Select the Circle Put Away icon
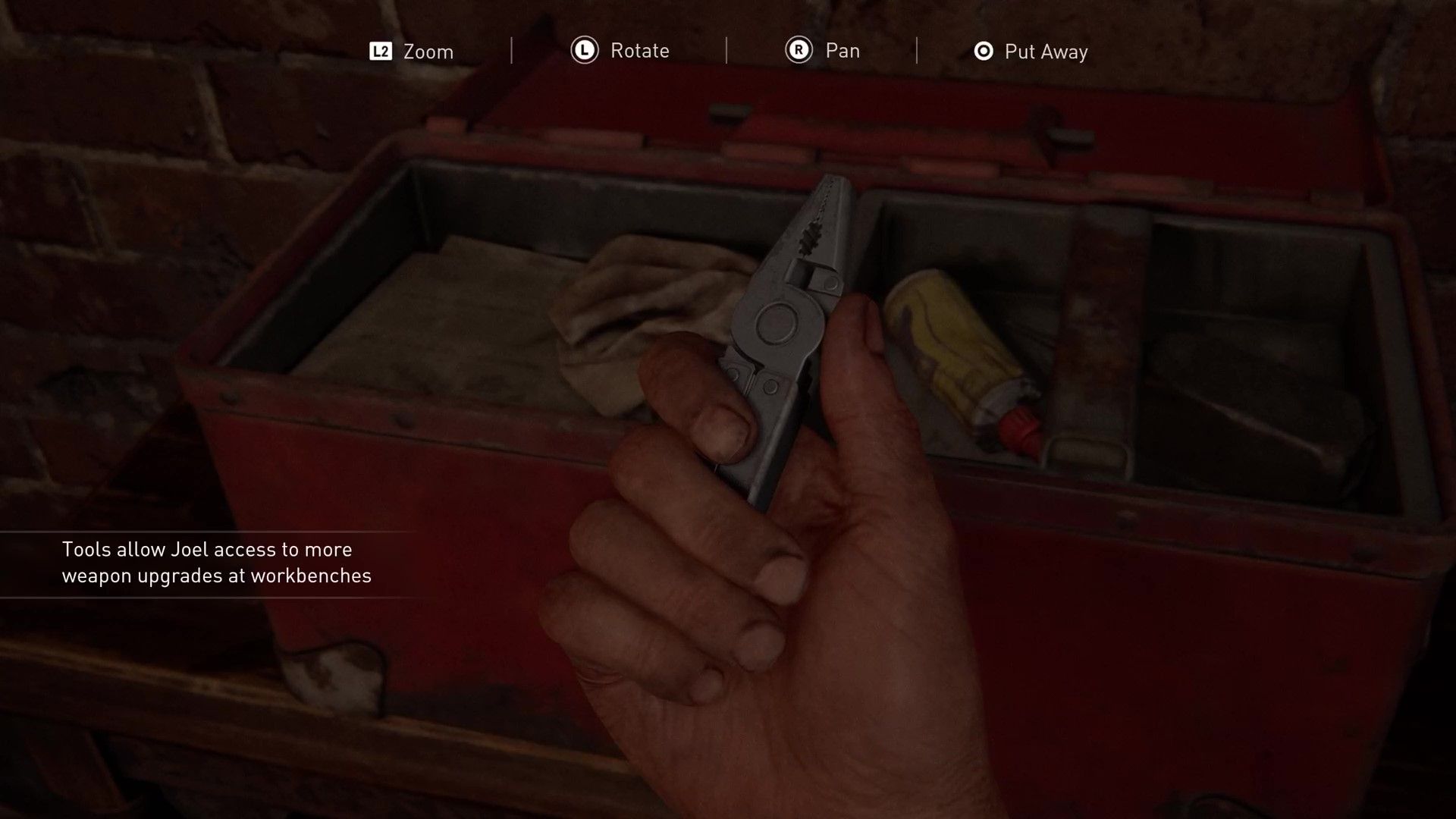Screen dimensions: 1456x819 point(984,51)
